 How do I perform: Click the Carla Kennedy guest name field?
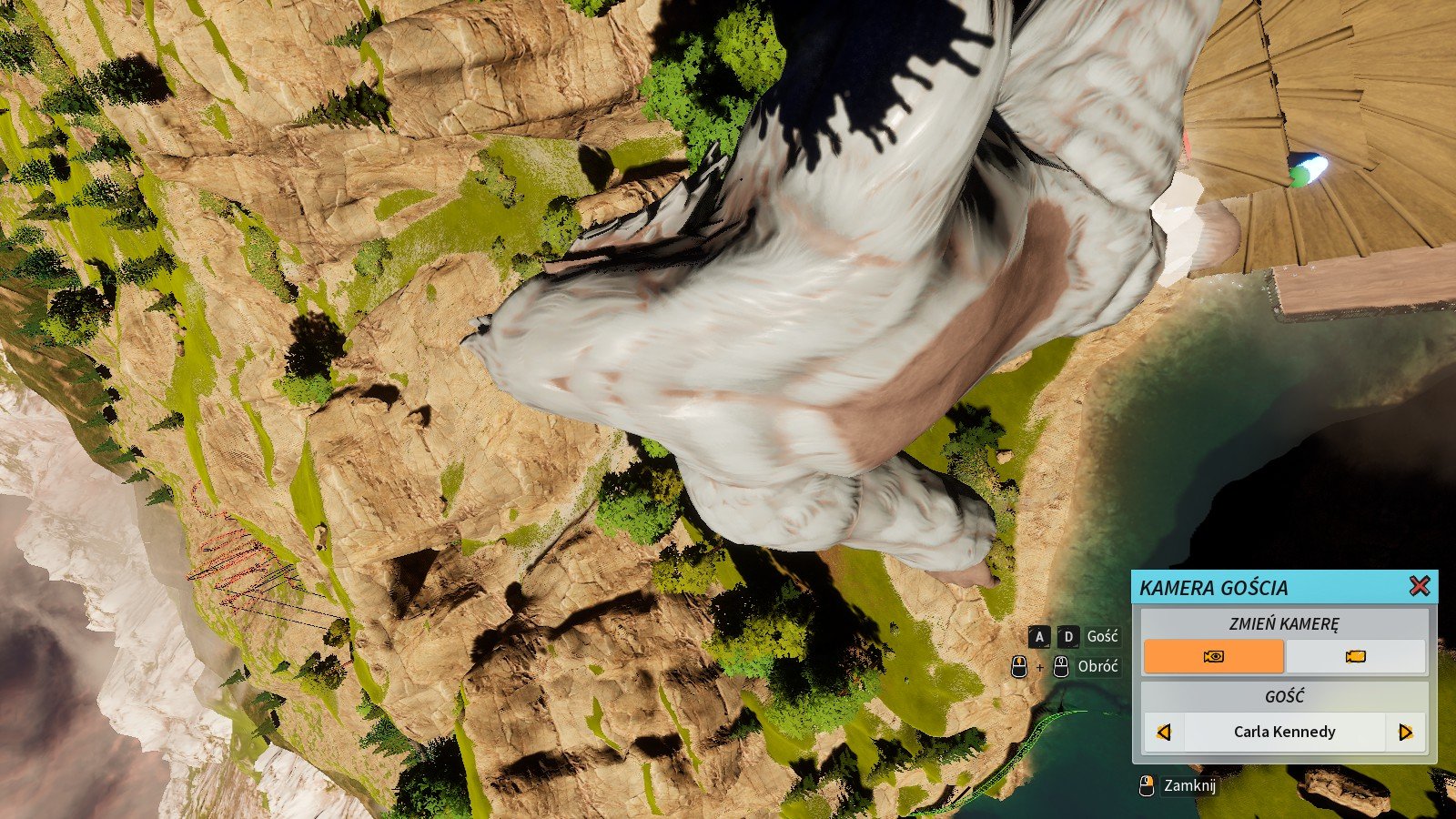(x=1284, y=732)
